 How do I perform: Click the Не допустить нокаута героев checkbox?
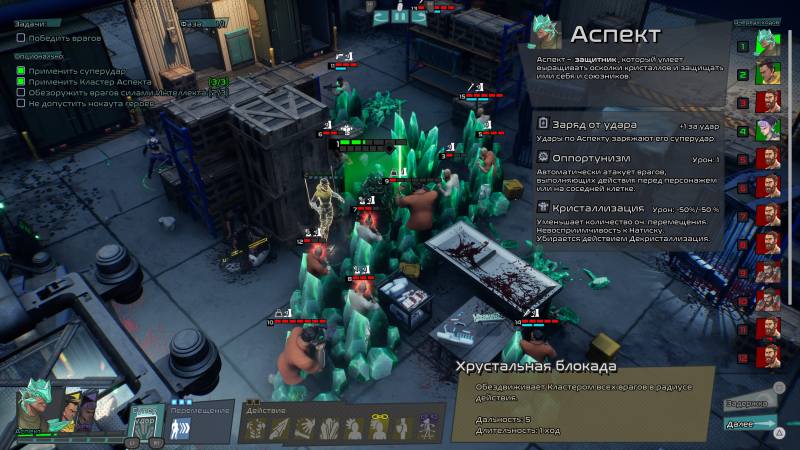(20, 103)
